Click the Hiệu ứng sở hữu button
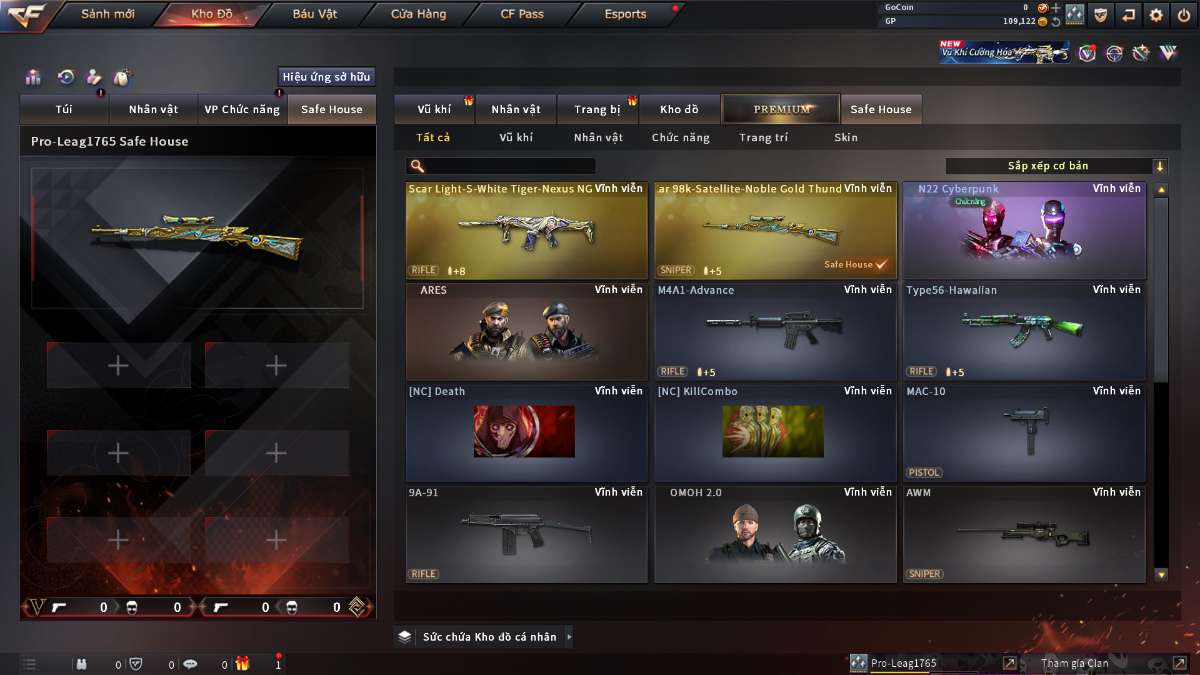 326,77
